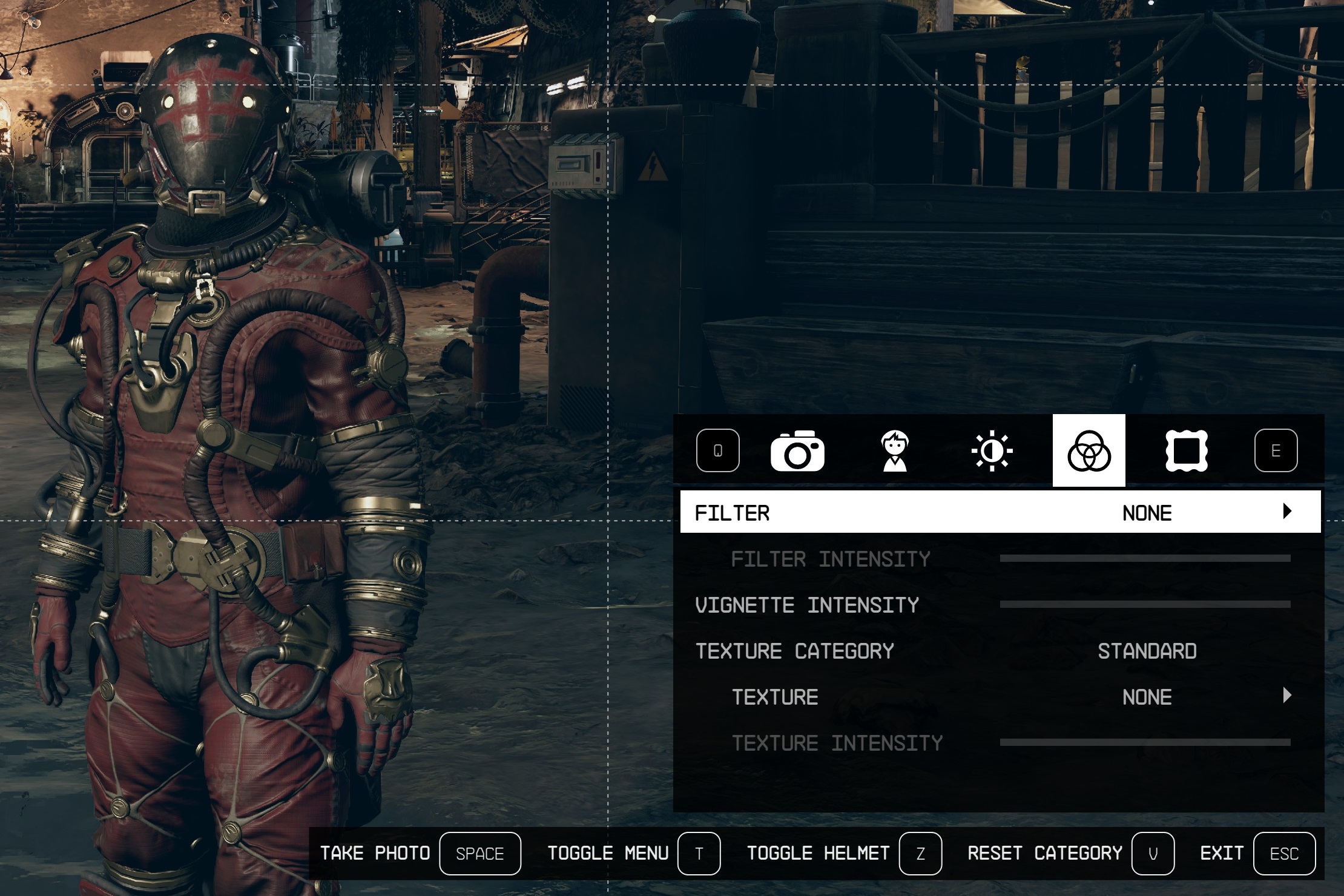This screenshot has height=896, width=1344.
Task: Click the Take Photo button
Action: tap(479, 854)
